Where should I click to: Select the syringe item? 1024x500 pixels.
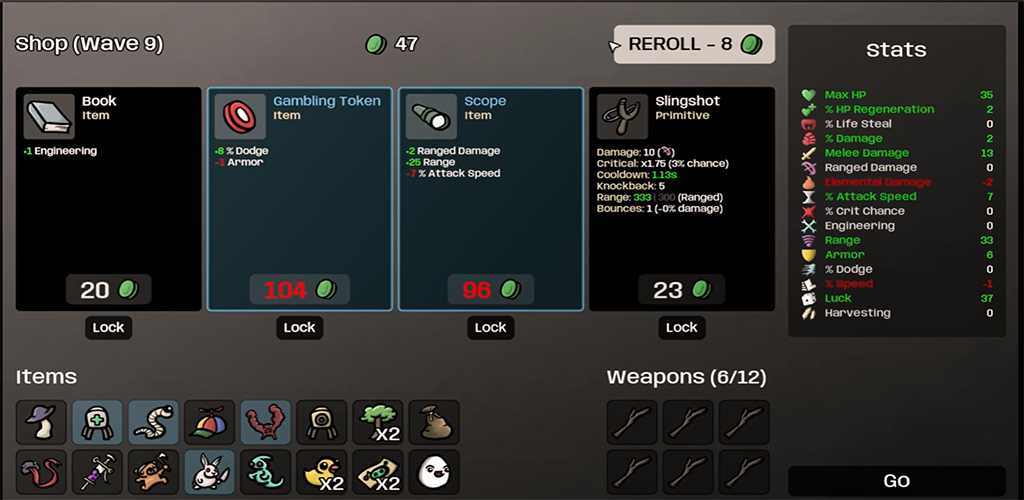pos(98,471)
